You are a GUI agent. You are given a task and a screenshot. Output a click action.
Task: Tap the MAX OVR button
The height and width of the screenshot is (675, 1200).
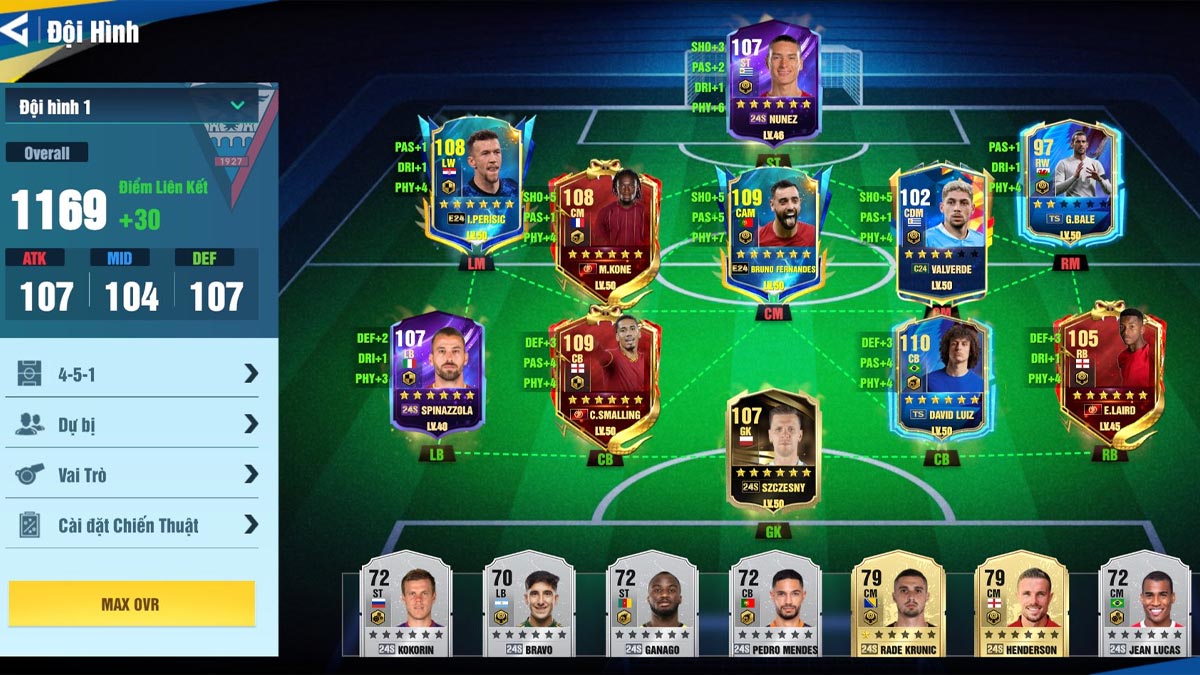(131, 604)
